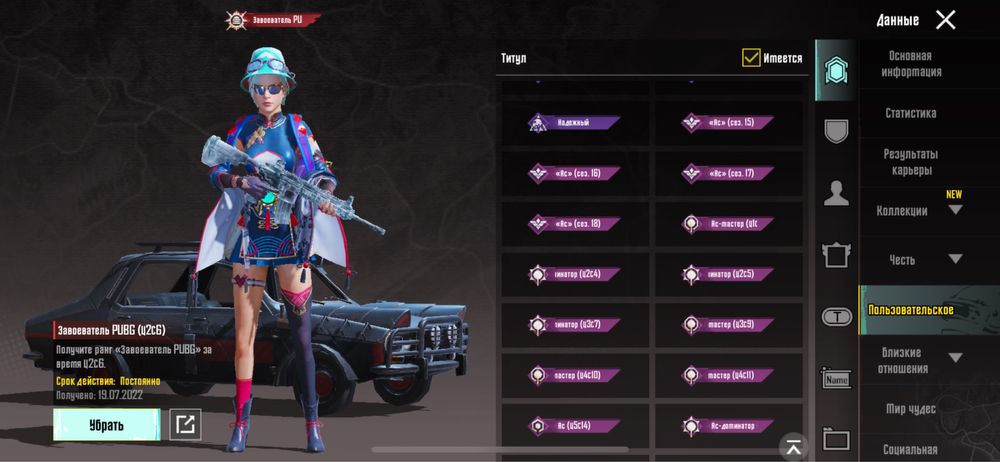The height and width of the screenshot is (462, 1000).
Task: Switch to the shield-shaped frame tab
Action: [x=836, y=131]
